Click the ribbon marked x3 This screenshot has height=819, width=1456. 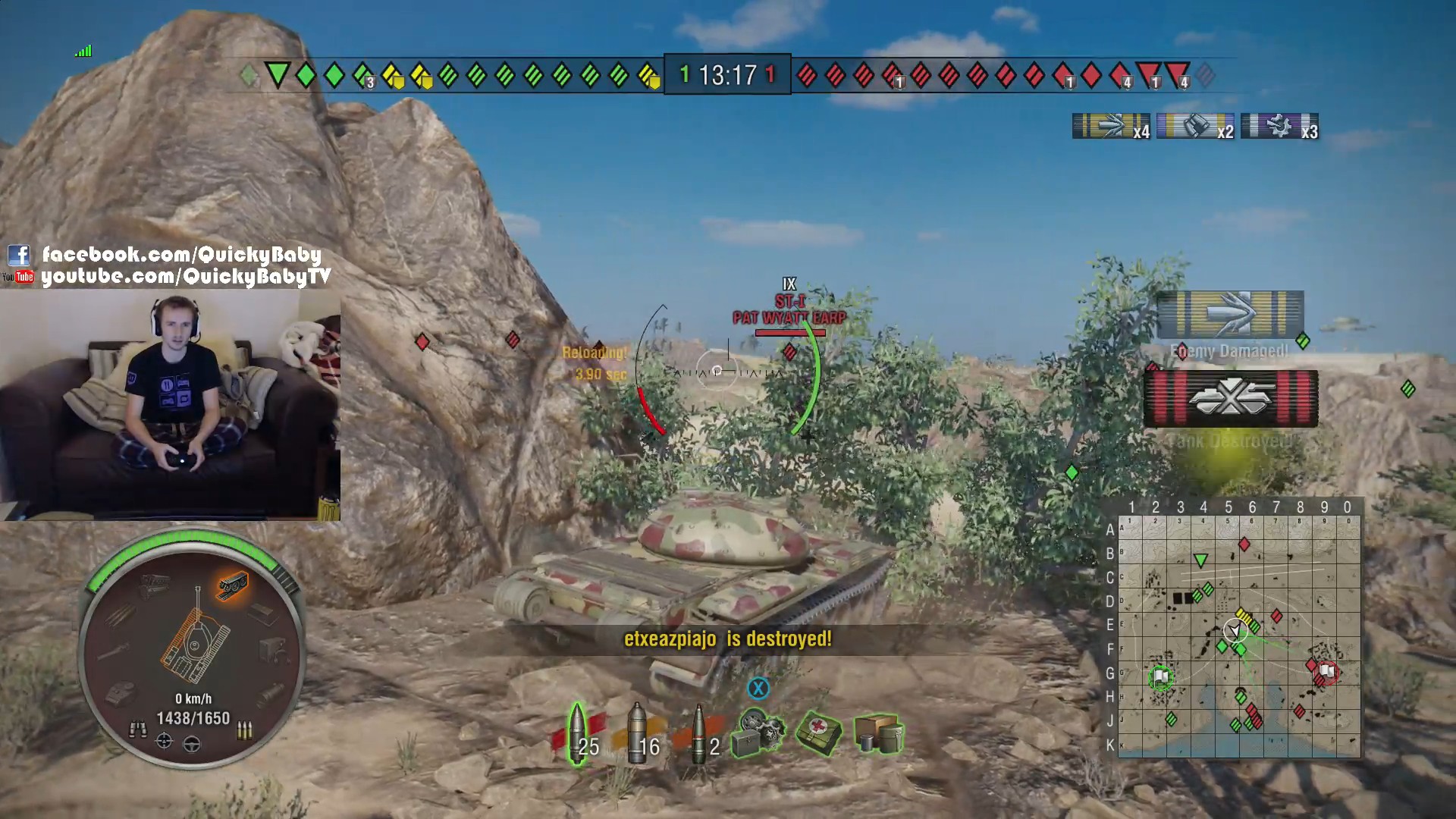1279,127
